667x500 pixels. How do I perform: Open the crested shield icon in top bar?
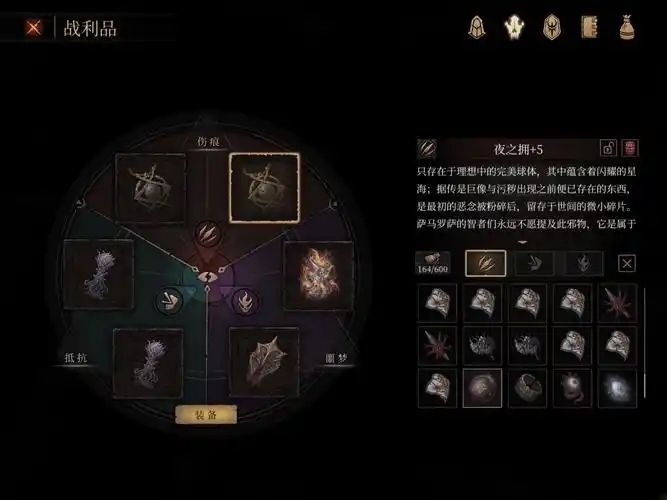pos(551,27)
